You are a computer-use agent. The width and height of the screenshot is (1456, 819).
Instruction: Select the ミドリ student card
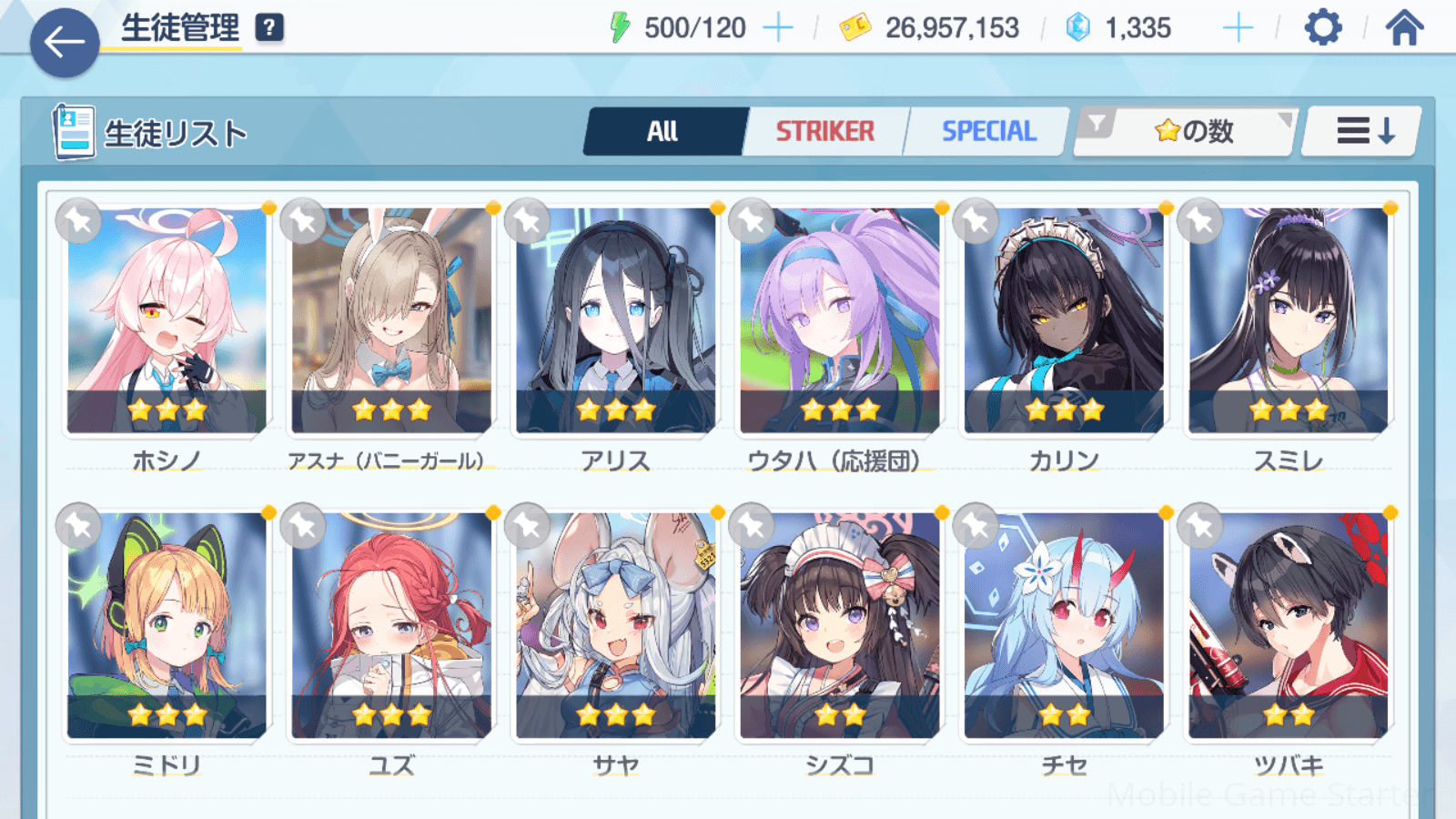pos(167,625)
